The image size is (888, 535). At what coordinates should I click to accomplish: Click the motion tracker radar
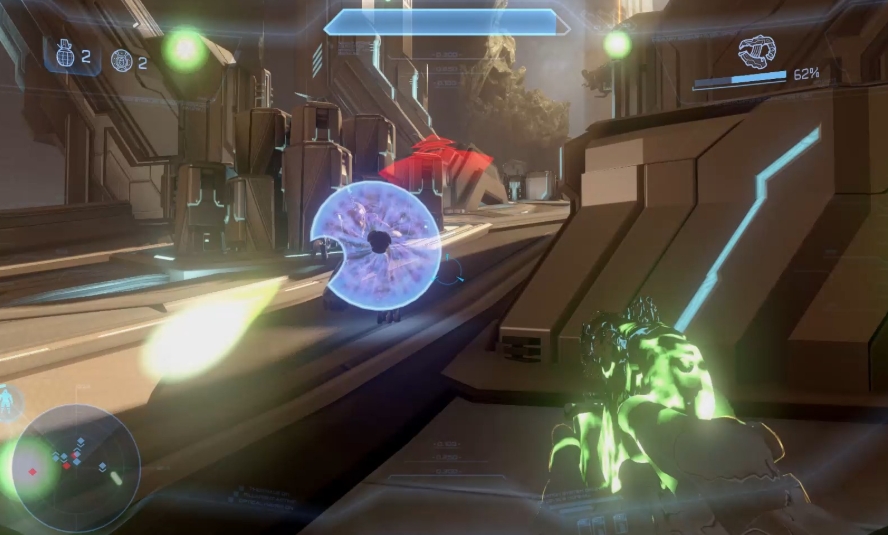[x=76, y=467]
